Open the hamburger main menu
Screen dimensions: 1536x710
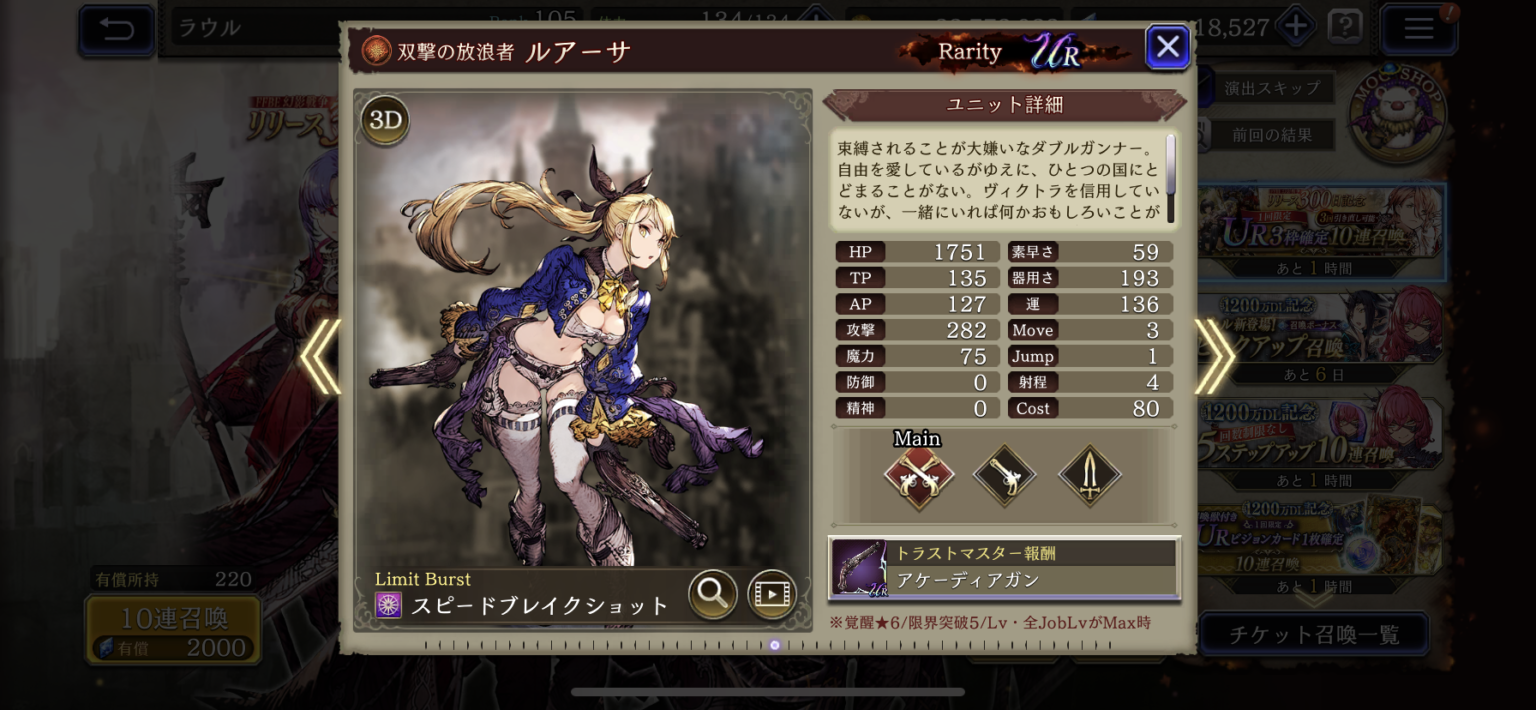tap(1418, 28)
